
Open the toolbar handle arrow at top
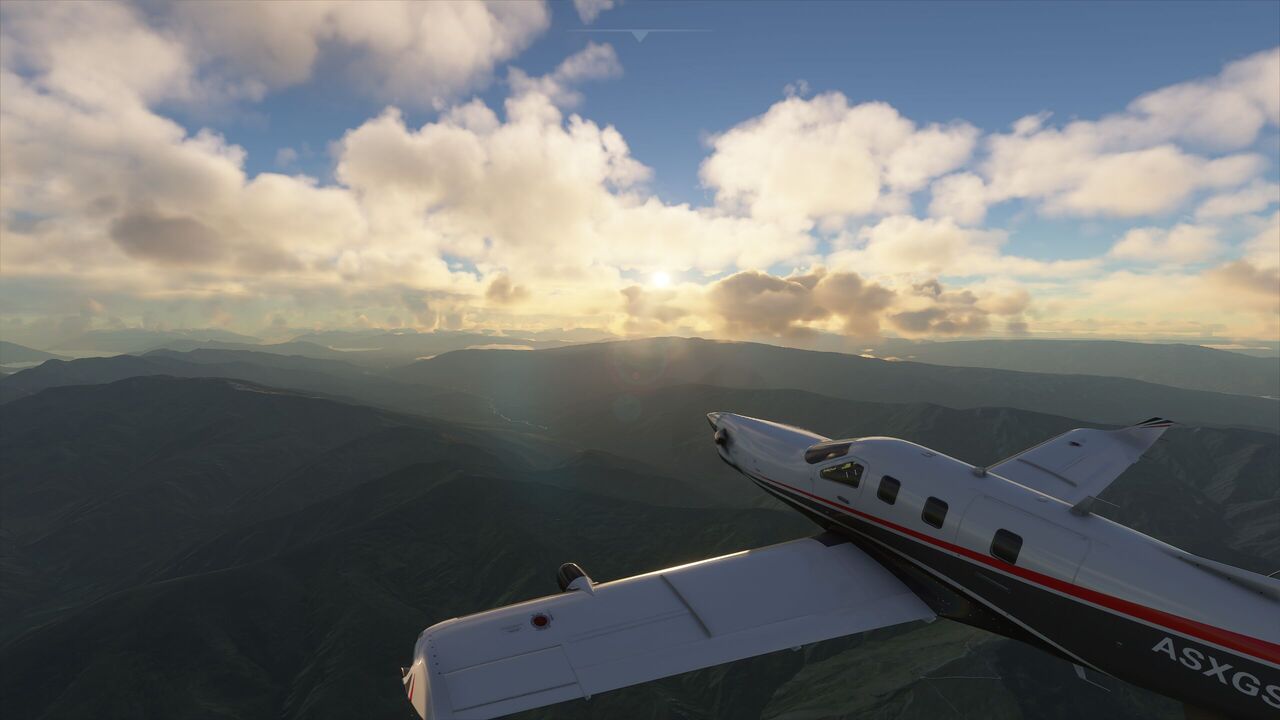click(x=640, y=35)
